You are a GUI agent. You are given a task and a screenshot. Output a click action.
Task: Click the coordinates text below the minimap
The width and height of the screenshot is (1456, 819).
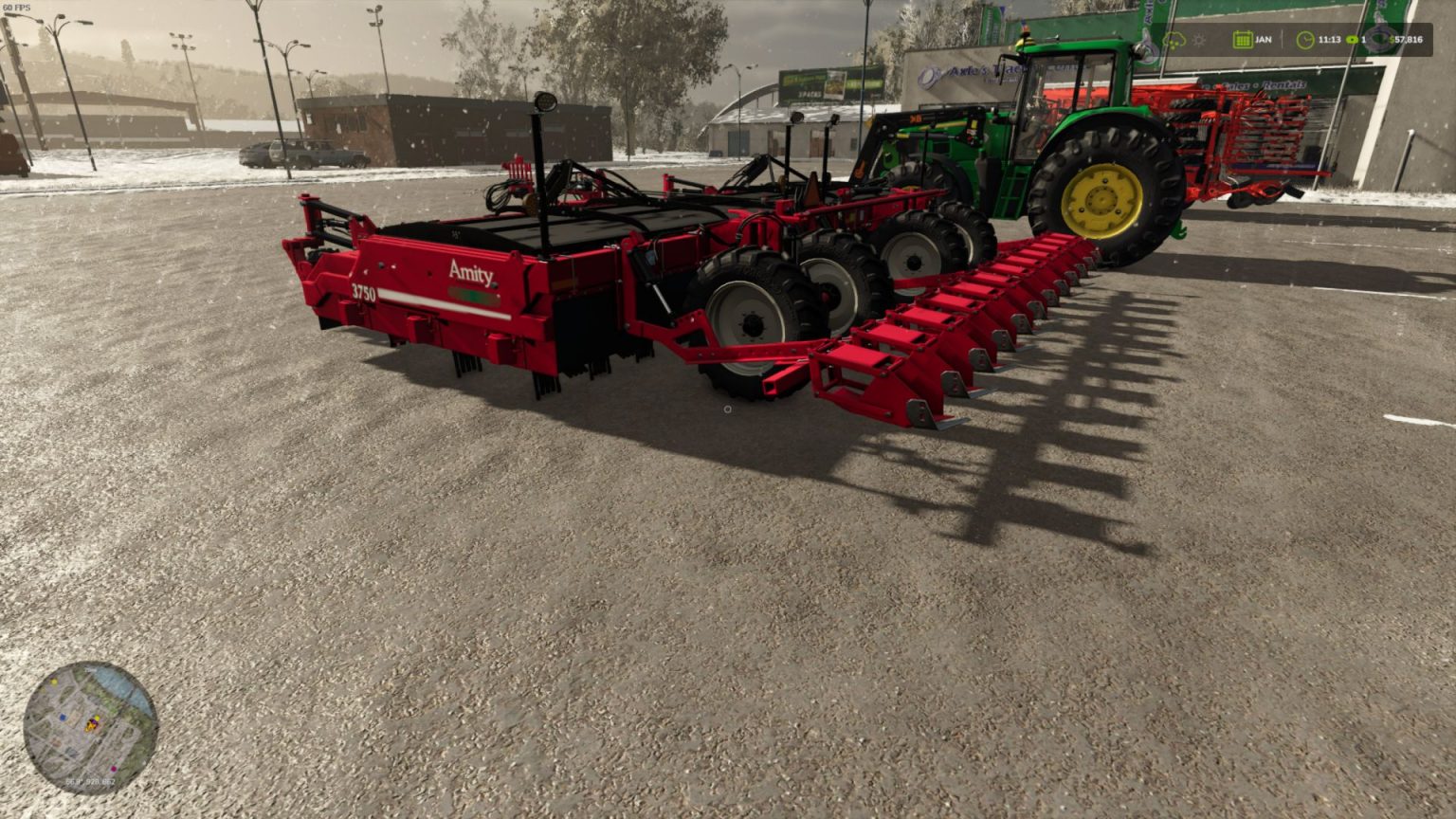tap(89, 781)
